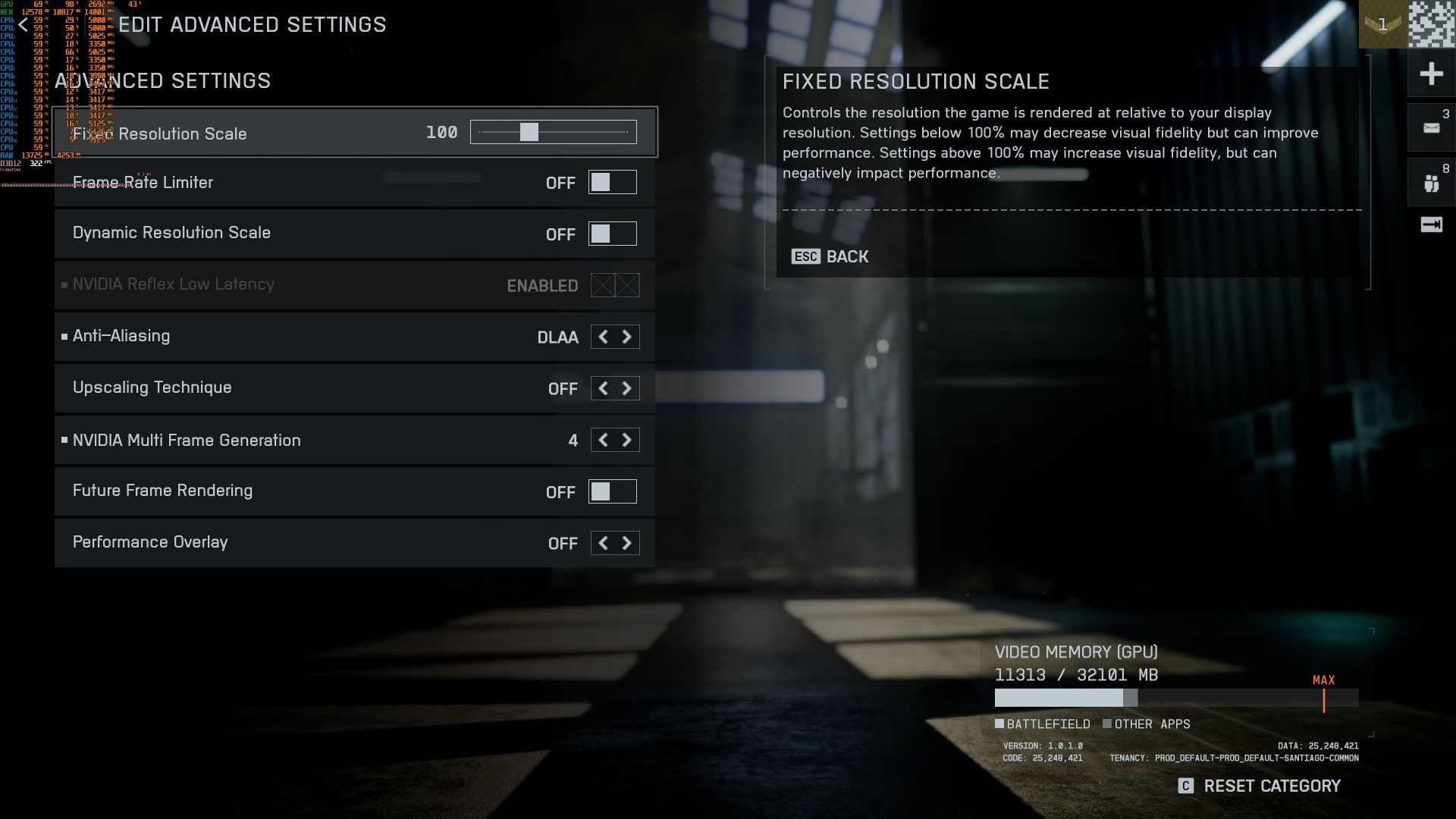Cycle Performance Overlay to next option
The image size is (1456, 819).
pos(627,543)
